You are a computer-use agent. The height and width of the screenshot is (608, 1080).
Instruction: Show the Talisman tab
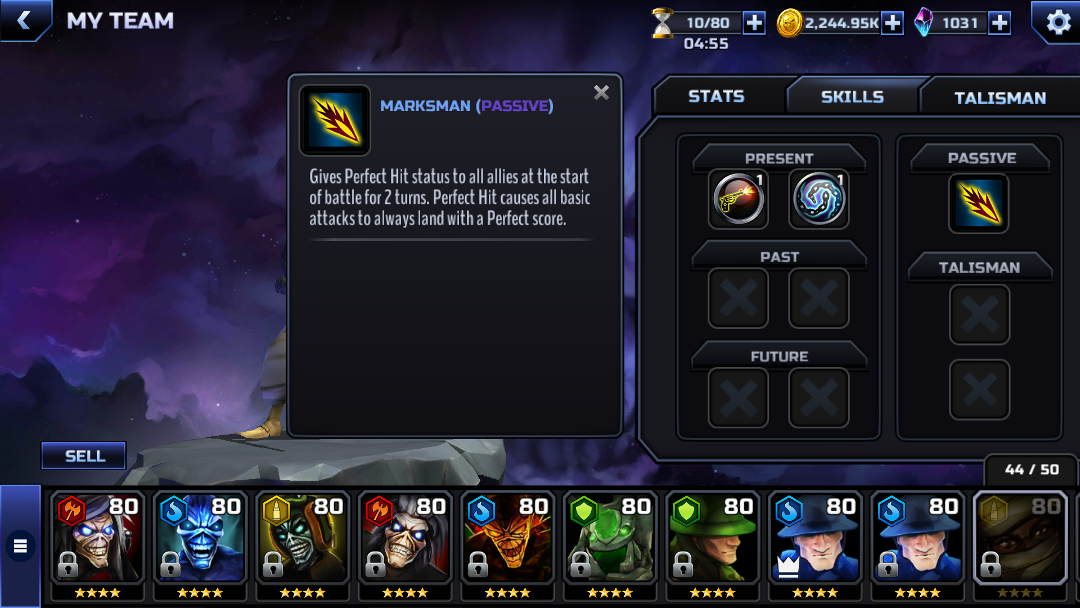point(999,97)
